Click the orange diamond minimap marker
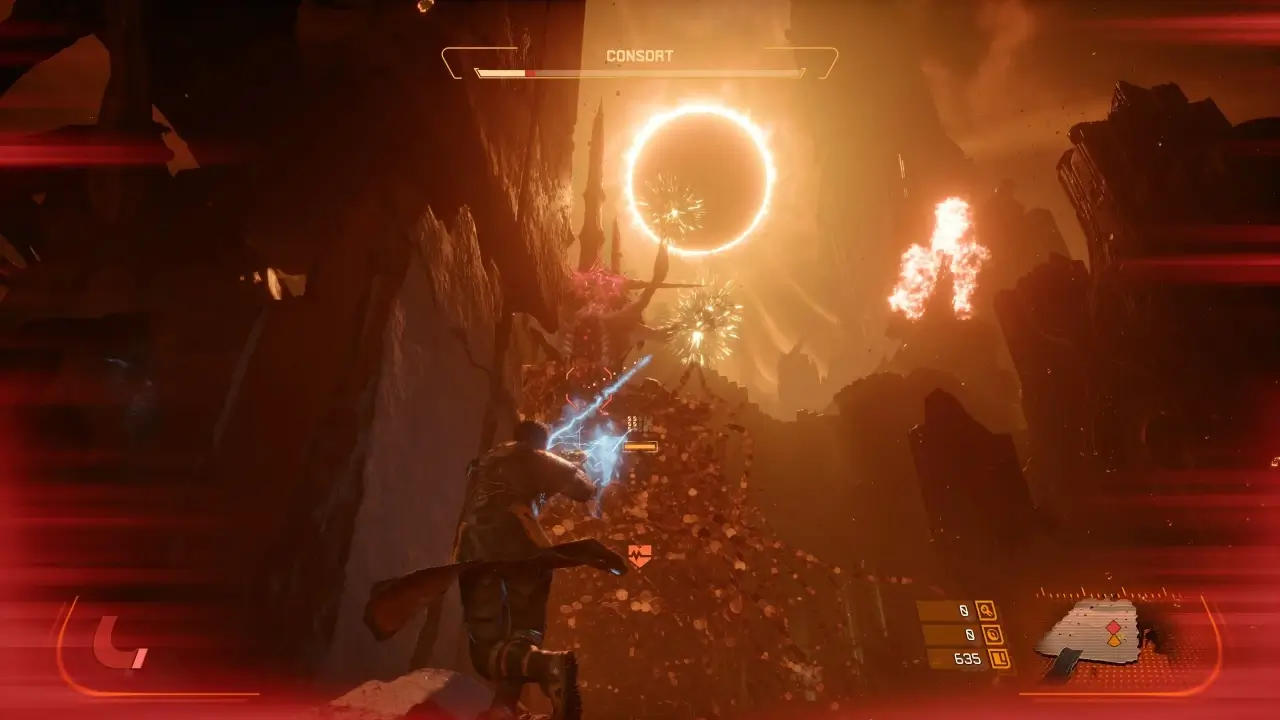 coord(1115,640)
